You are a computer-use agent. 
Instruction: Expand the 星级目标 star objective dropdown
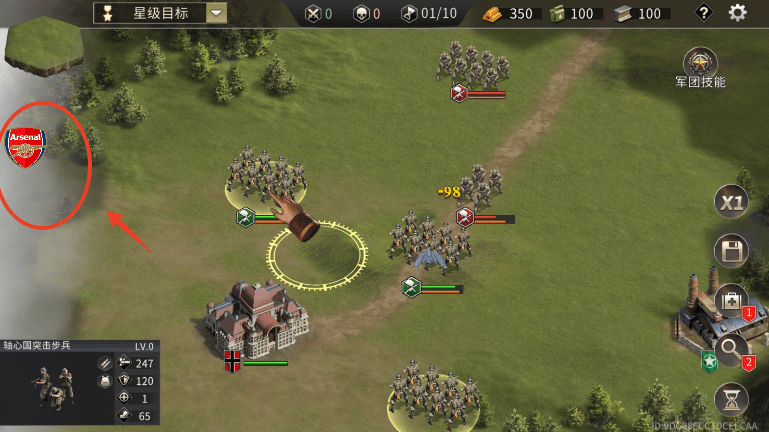217,13
